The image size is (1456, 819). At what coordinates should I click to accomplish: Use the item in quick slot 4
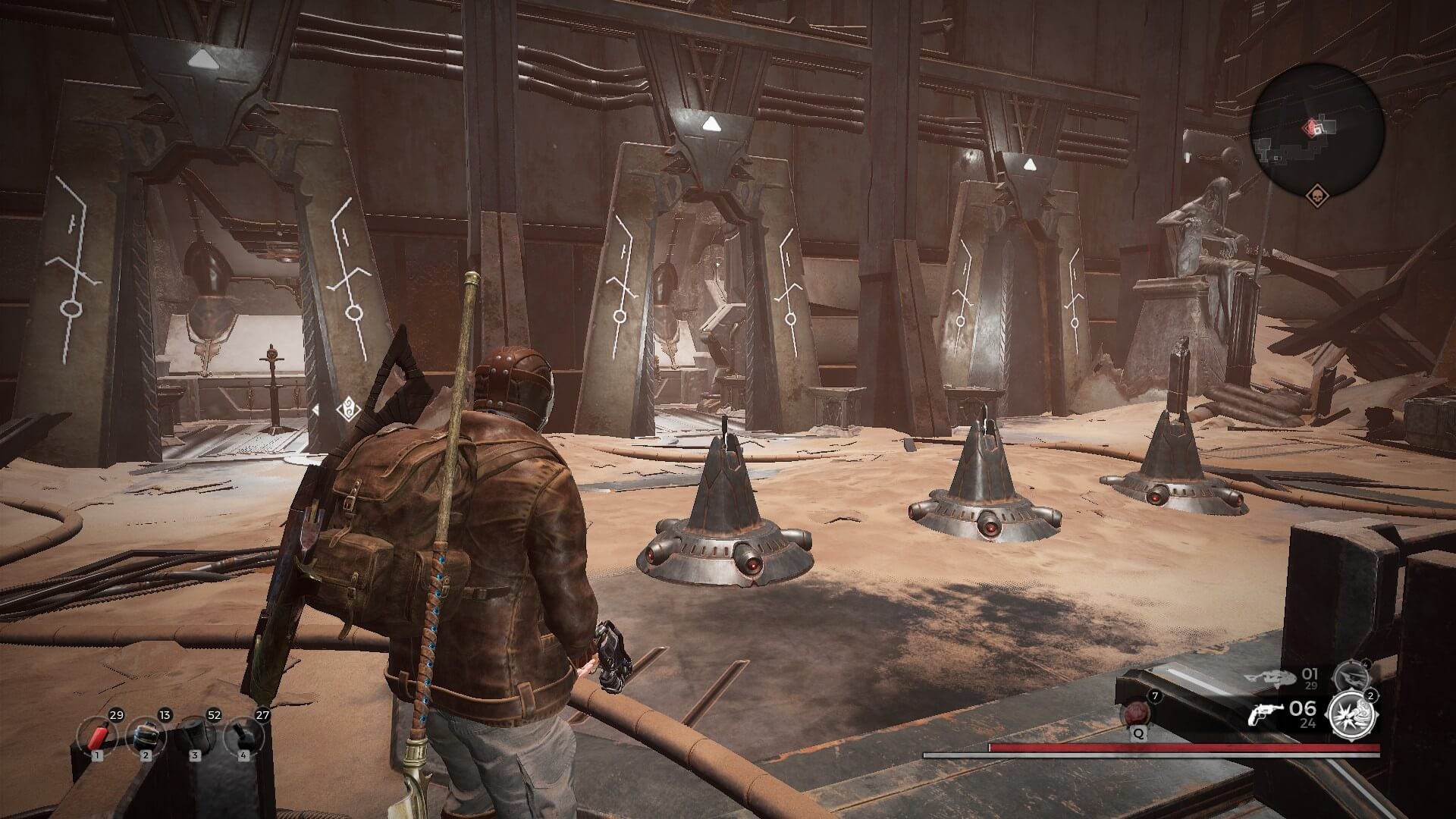244,736
